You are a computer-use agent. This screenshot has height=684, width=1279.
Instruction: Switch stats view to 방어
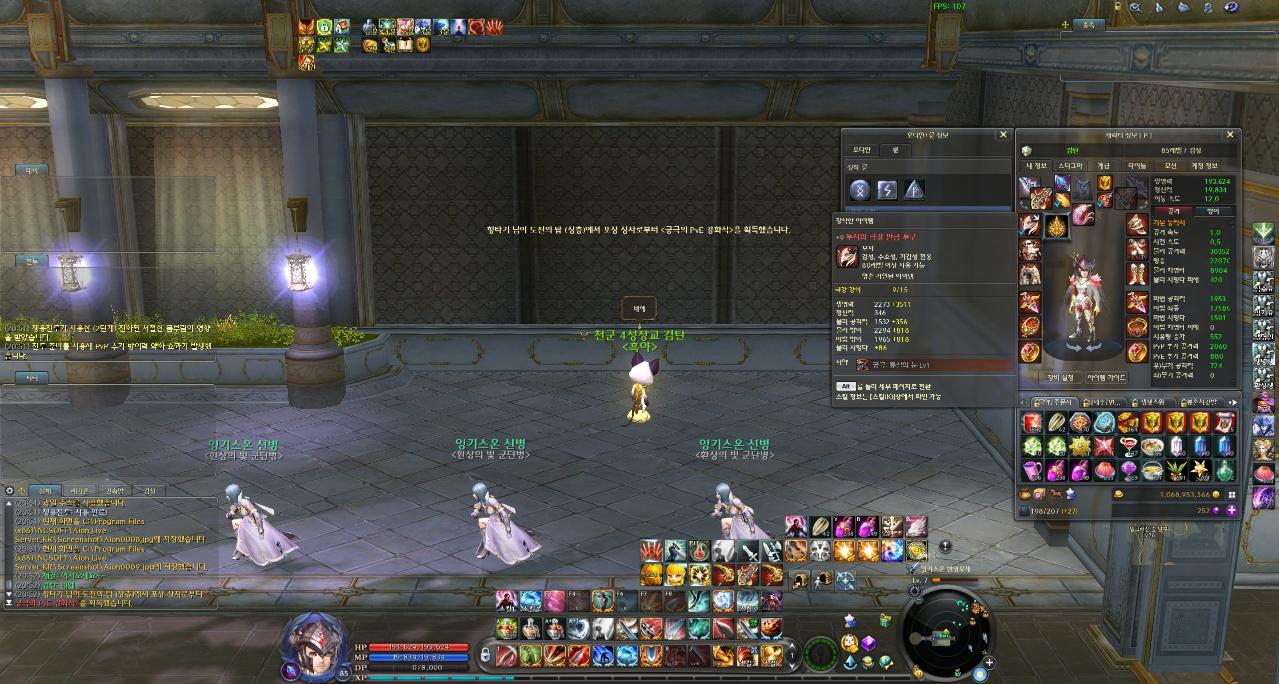[1215, 211]
